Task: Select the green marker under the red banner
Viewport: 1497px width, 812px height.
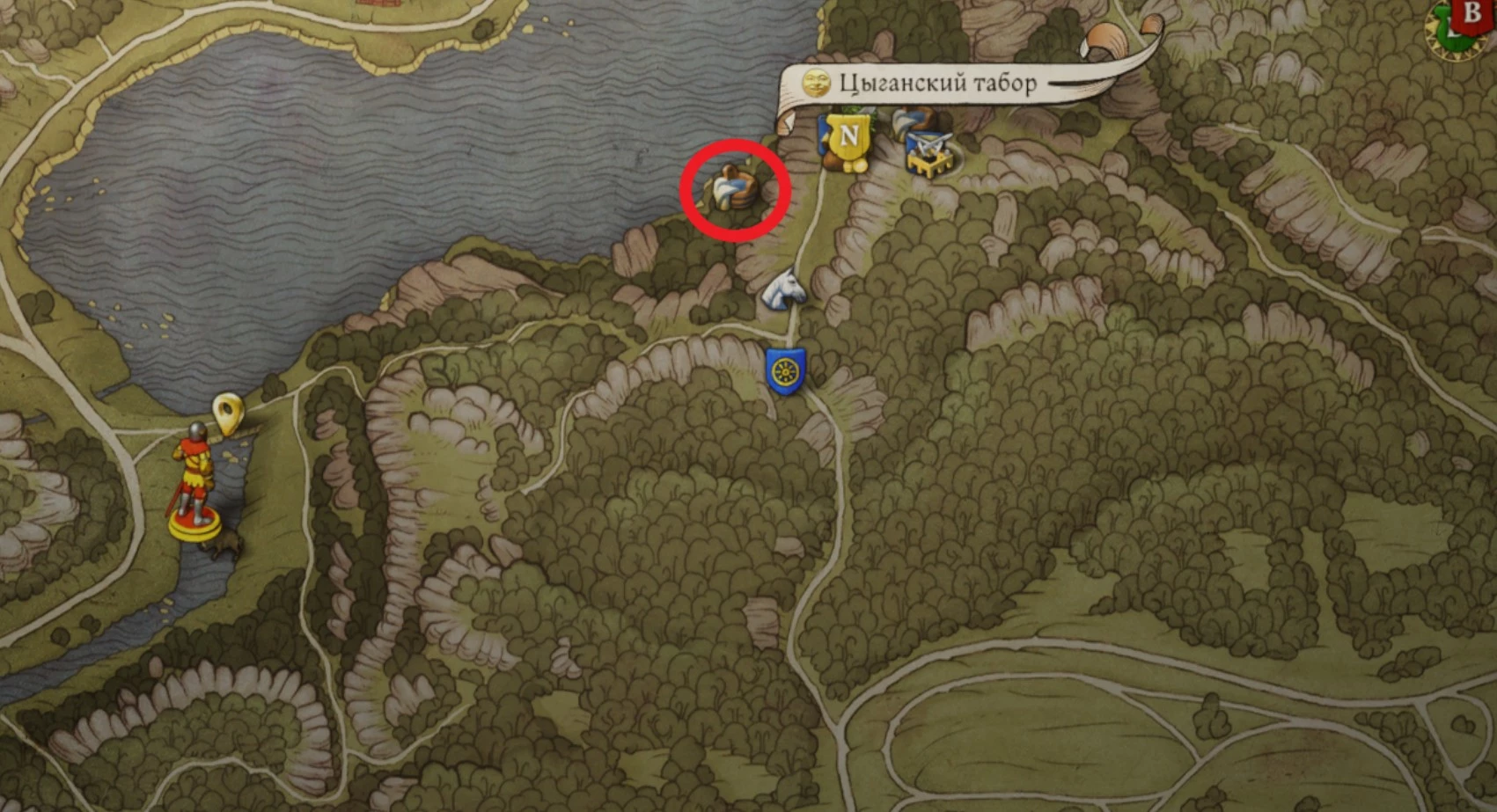Action: coord(1444,35)
